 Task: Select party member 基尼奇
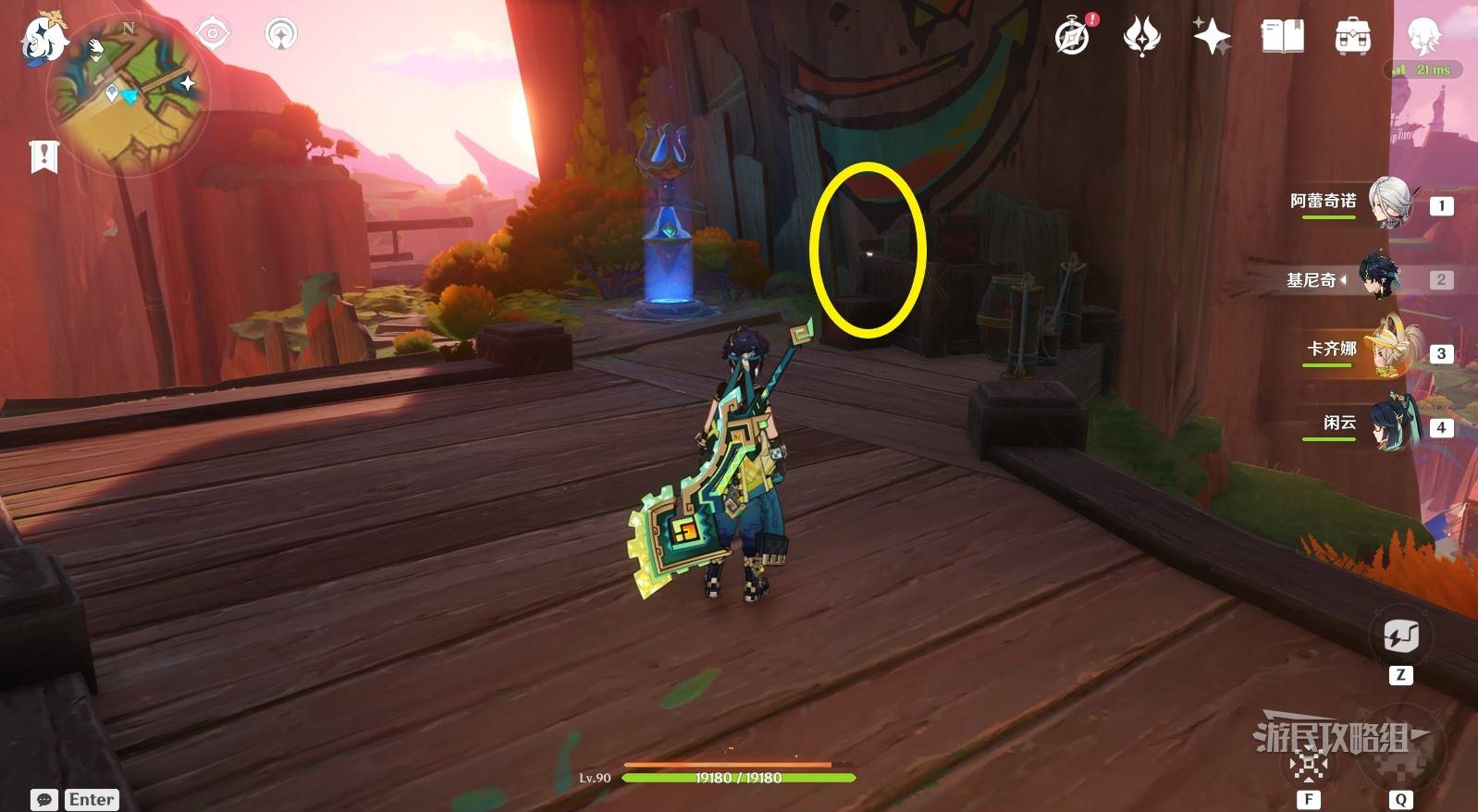1380,278
